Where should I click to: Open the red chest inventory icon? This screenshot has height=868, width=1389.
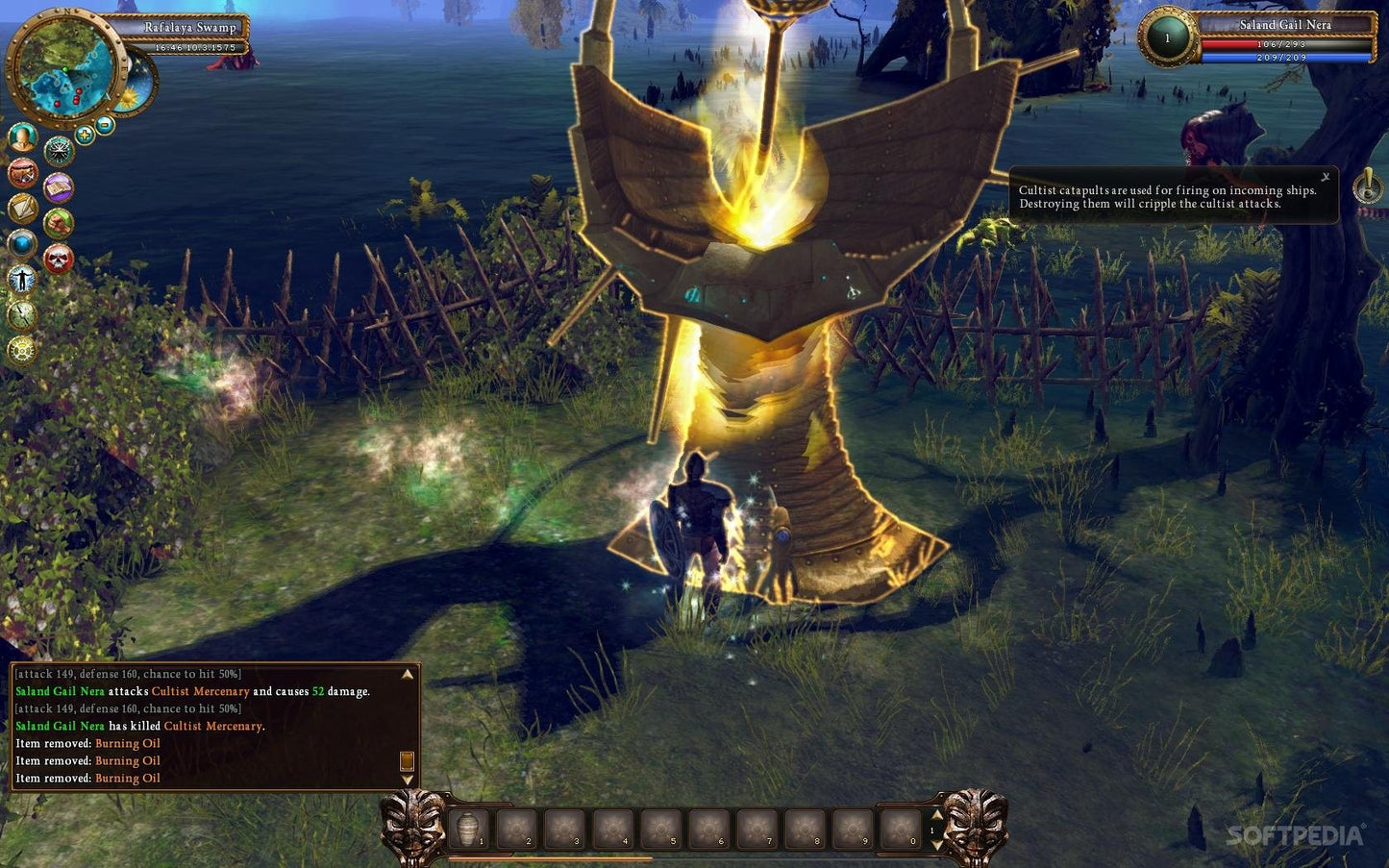coord(22,173)
